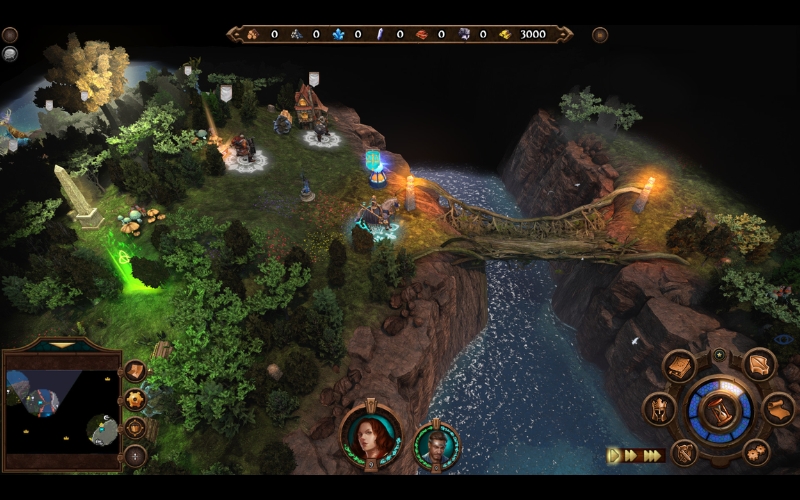This screenshot has height=500, width=800.
Task: Set game speed to double arrow
Action: [x=631, y=455]
